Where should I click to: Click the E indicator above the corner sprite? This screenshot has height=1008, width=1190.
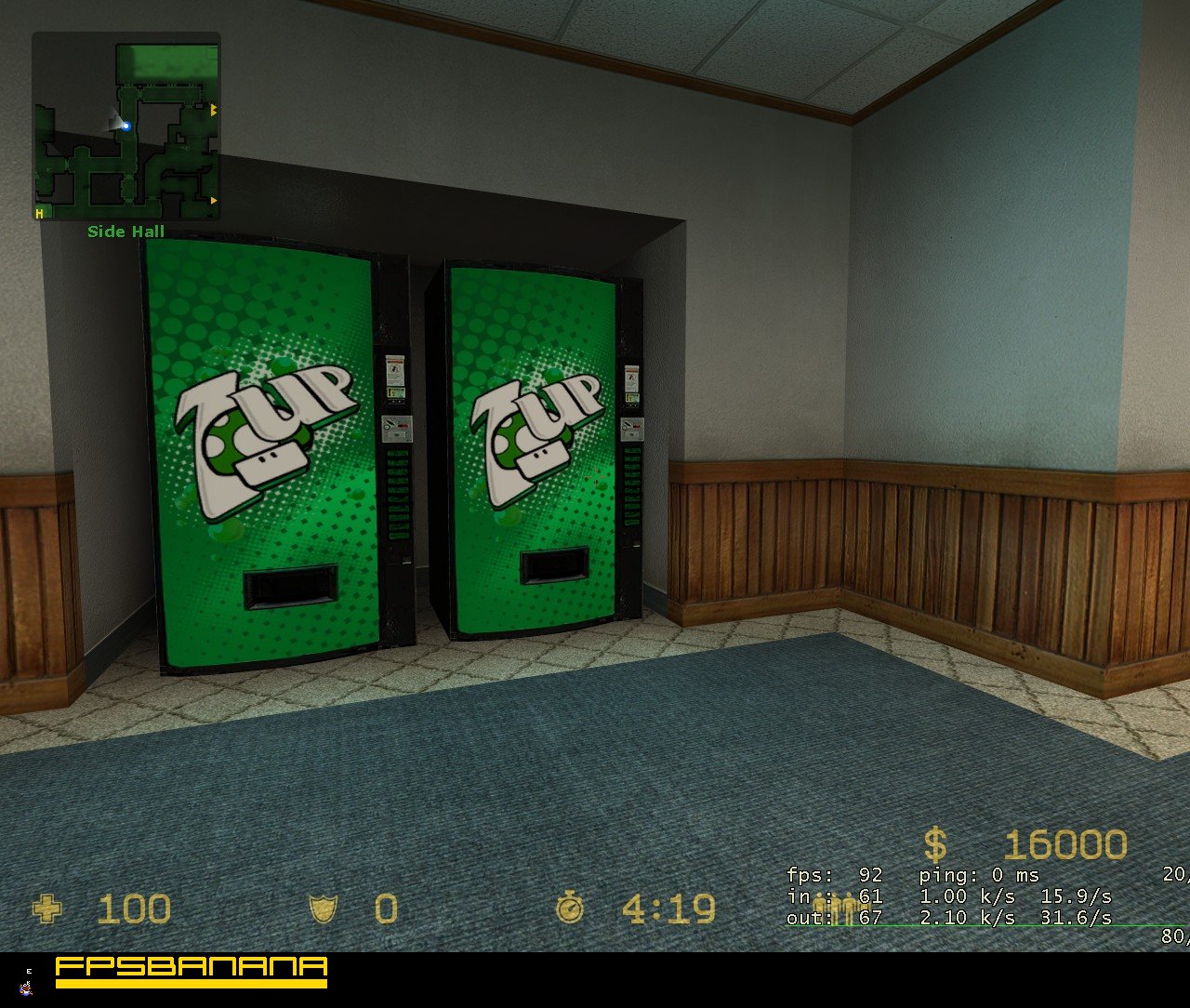(x=28, y=972)
